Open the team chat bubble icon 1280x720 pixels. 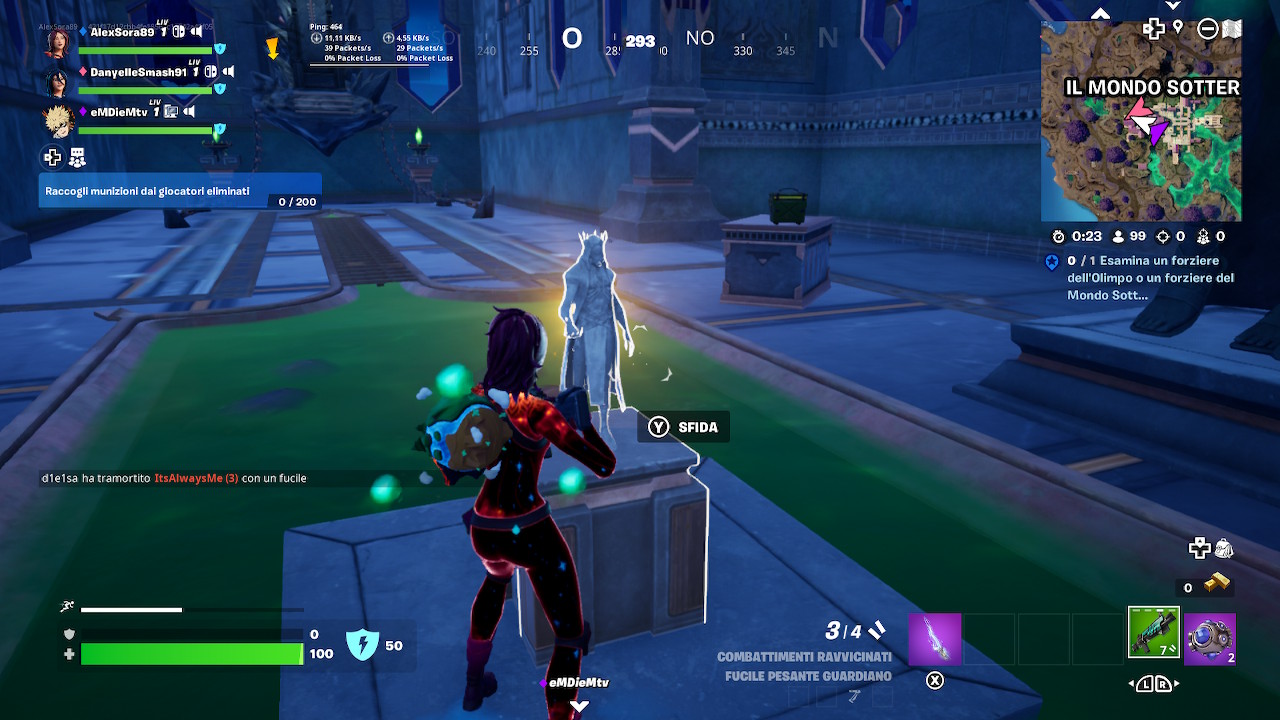(78, 157)
